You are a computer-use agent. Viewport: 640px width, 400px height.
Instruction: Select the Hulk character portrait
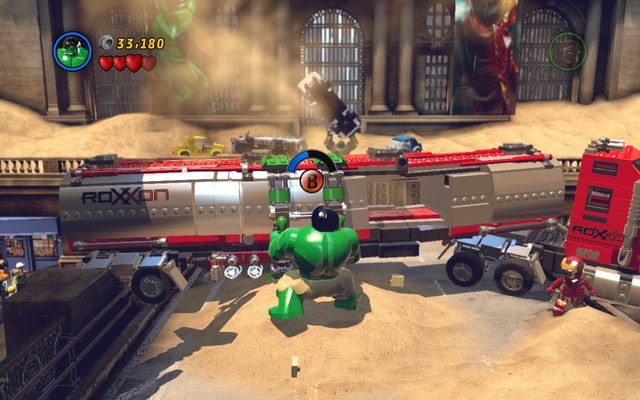coord(73,50)
